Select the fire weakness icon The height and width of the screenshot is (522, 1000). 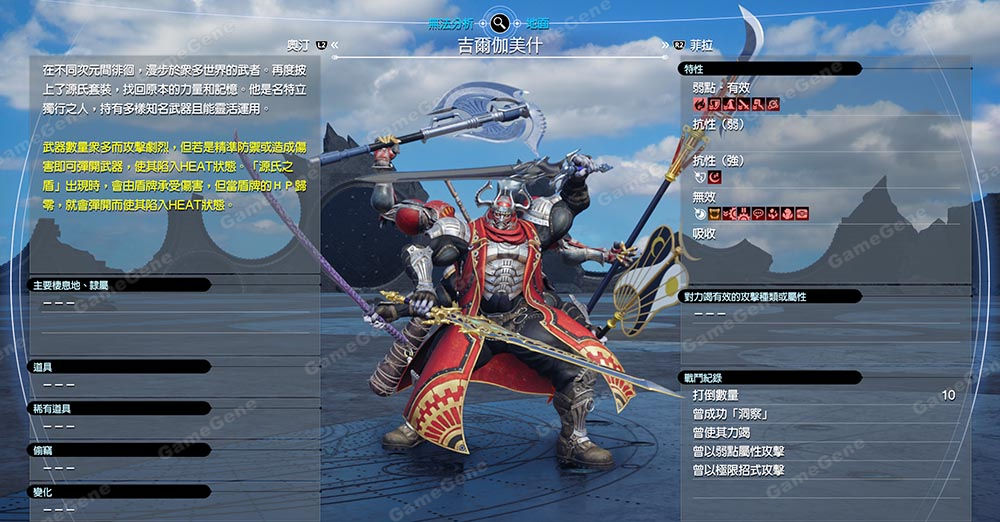(699, 104)
